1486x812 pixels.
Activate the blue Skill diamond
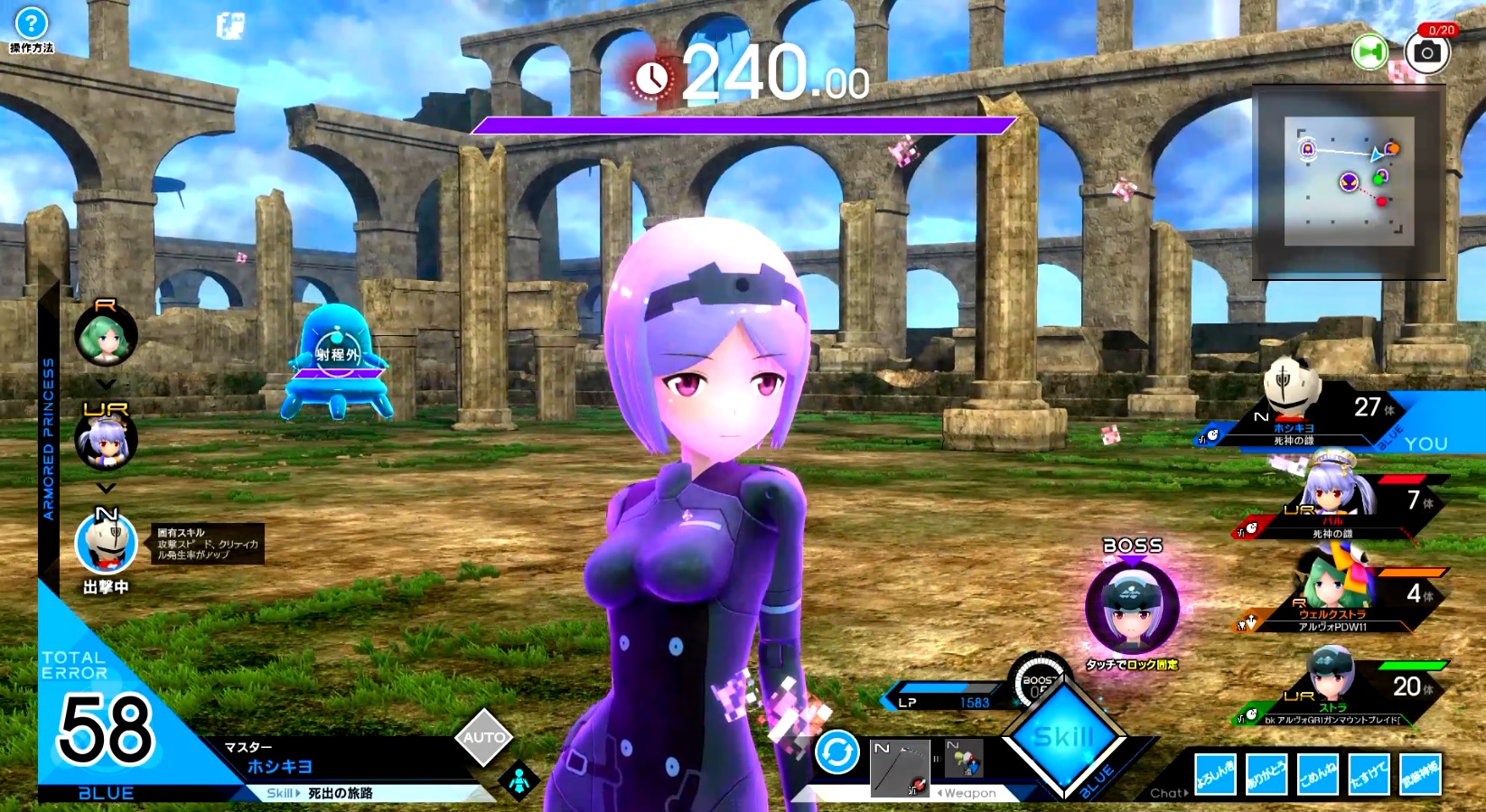pyautogui.click(x=1064, y=739)
